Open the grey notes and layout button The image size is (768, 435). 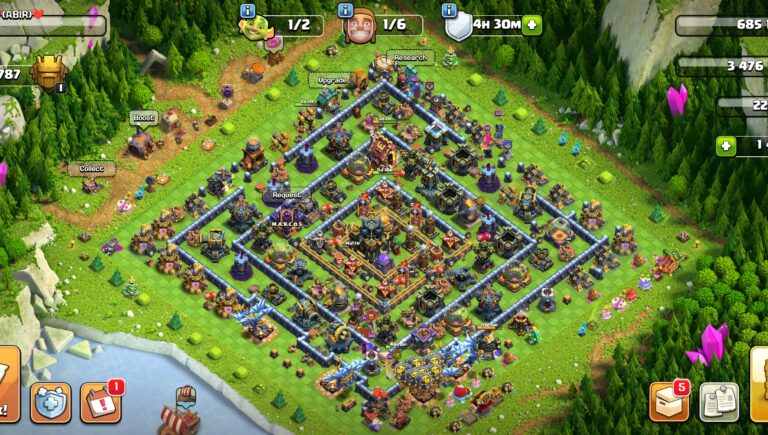click(719, 401)
